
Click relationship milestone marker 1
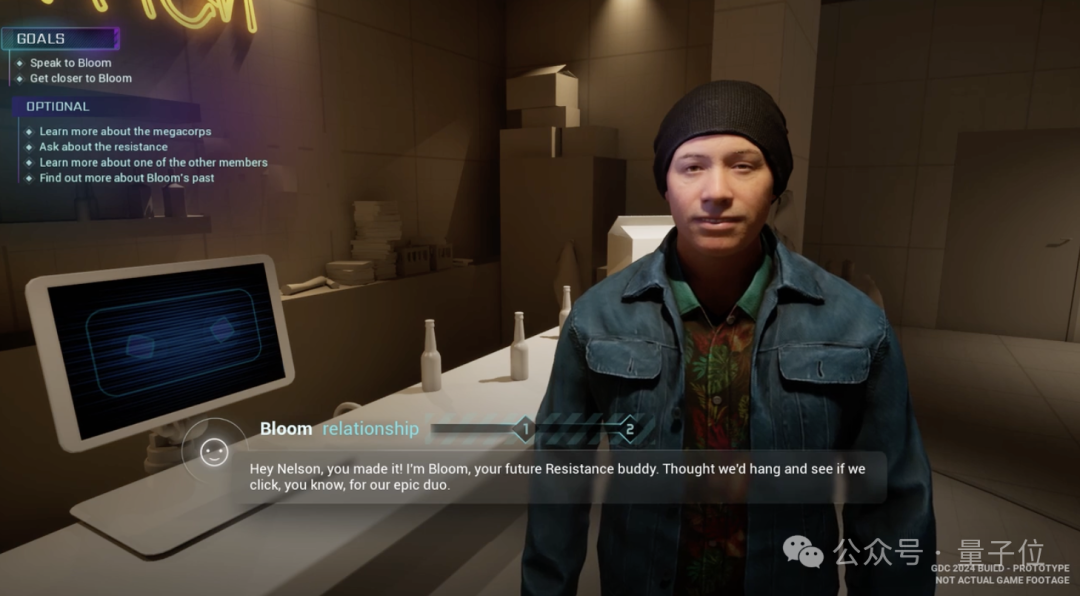525,430
